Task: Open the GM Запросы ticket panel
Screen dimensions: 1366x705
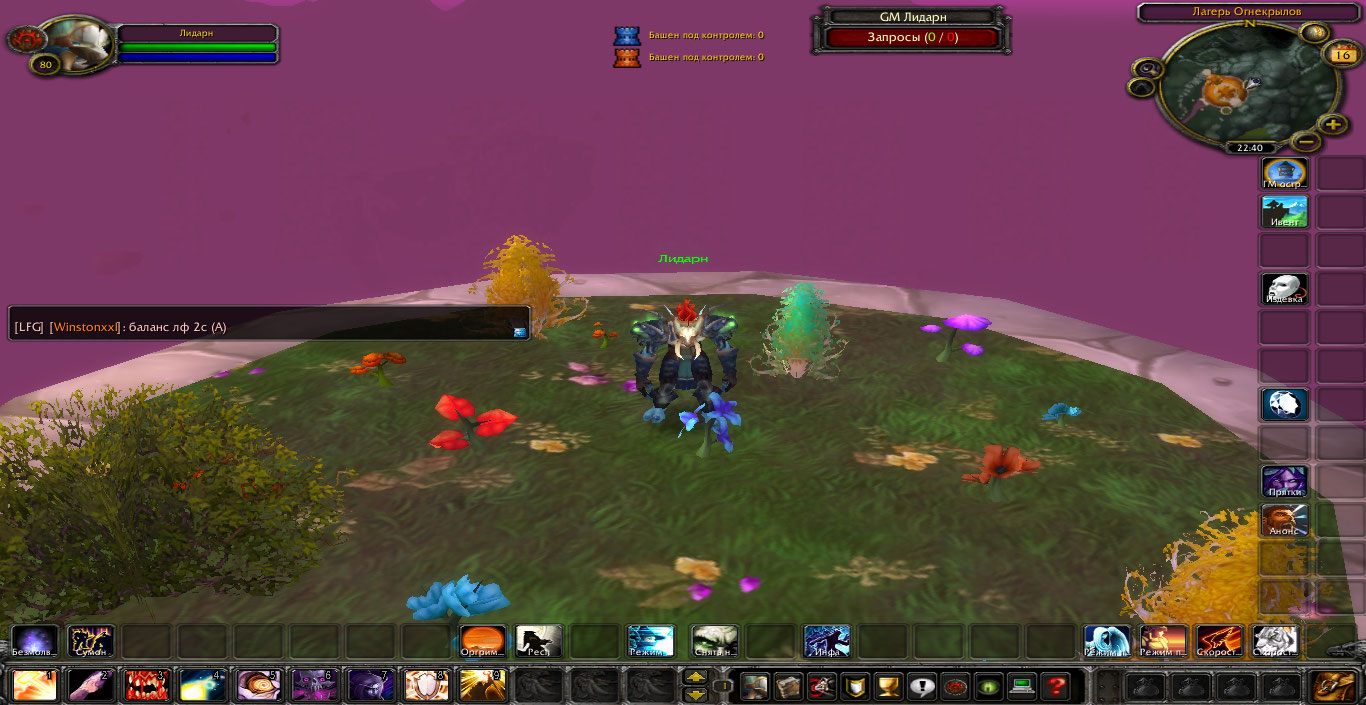Action: click(x=911, y=38)
